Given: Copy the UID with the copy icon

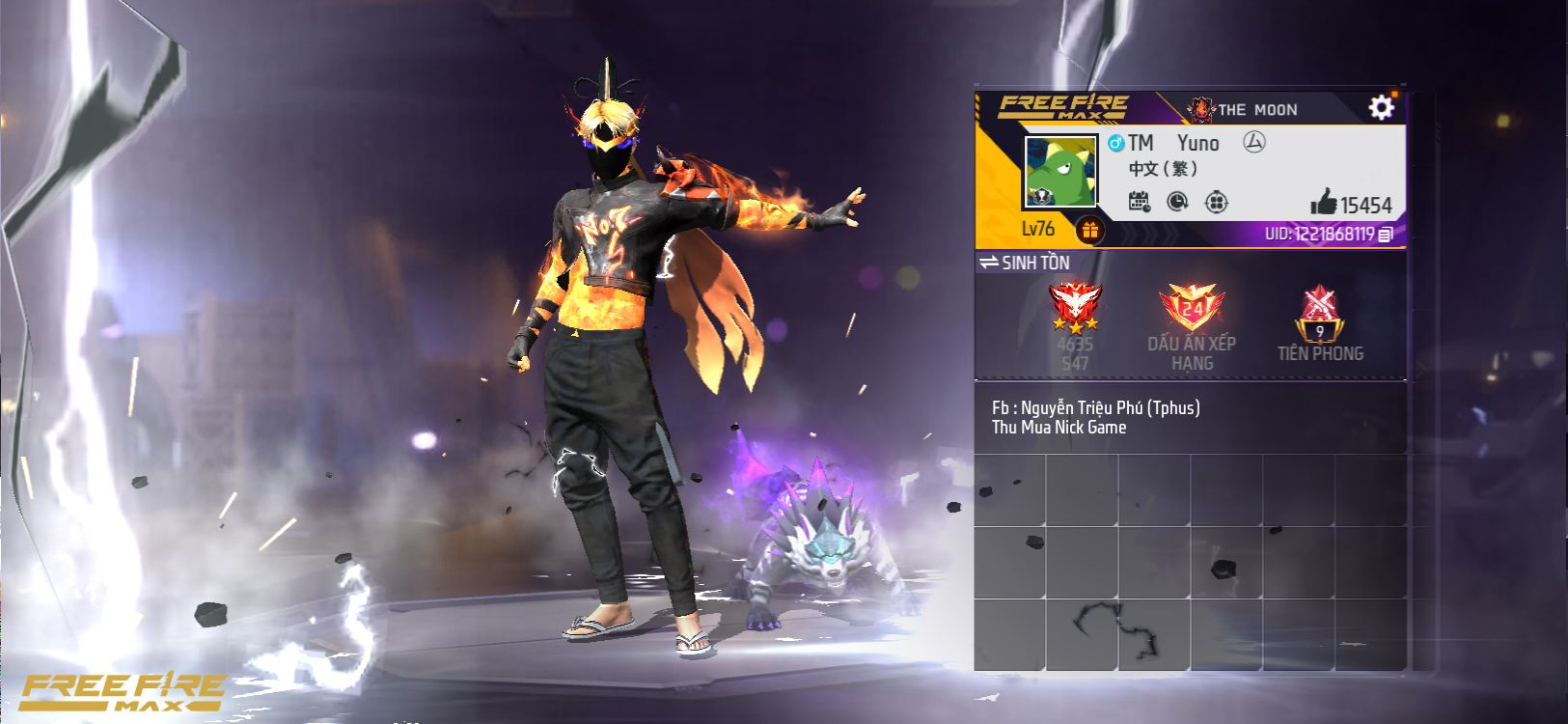Looking at the screenshot, I should point(1386,235).
